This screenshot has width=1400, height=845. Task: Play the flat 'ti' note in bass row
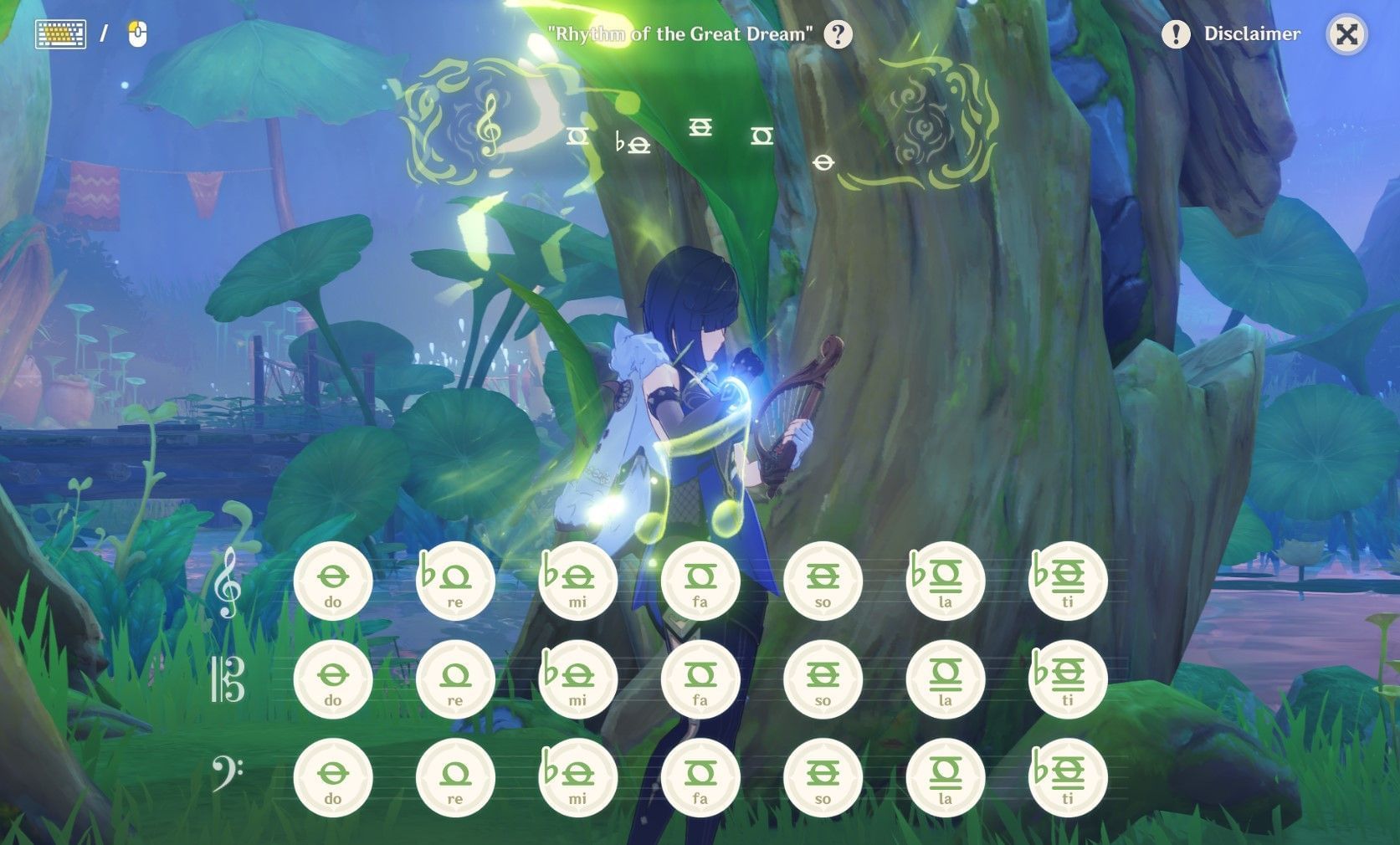1067,776
